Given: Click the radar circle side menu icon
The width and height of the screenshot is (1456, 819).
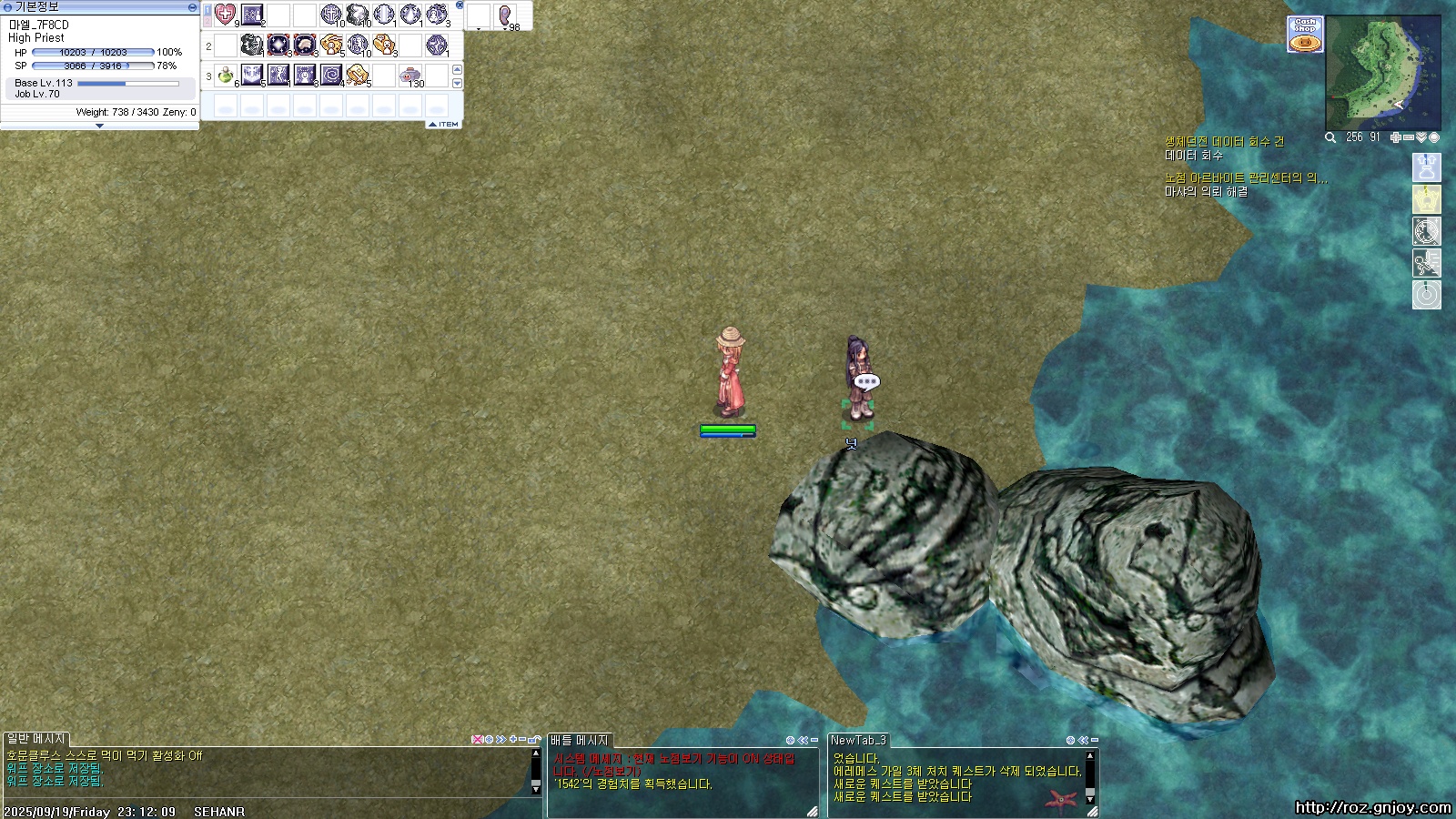Looking at the screenshot, I should (x=1426, y=295).
